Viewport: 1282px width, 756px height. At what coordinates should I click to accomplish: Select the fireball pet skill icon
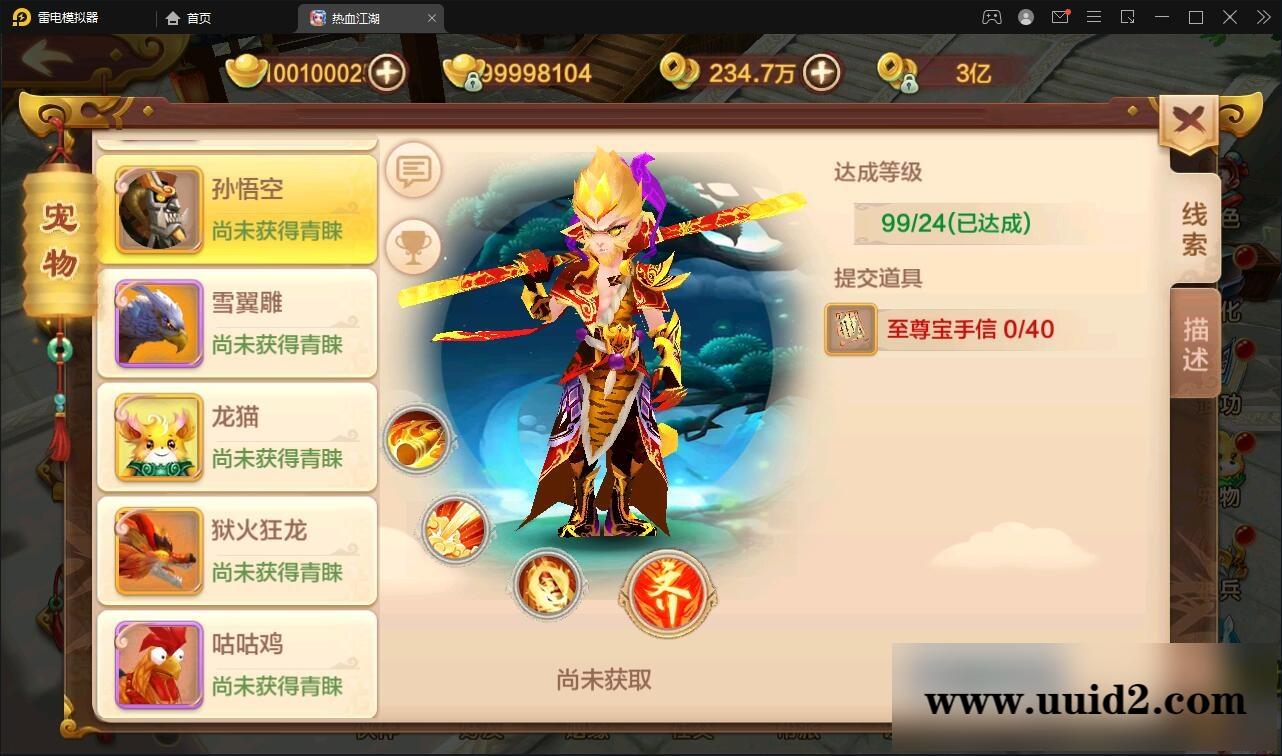pyautogui.click(x=419, y=441)
